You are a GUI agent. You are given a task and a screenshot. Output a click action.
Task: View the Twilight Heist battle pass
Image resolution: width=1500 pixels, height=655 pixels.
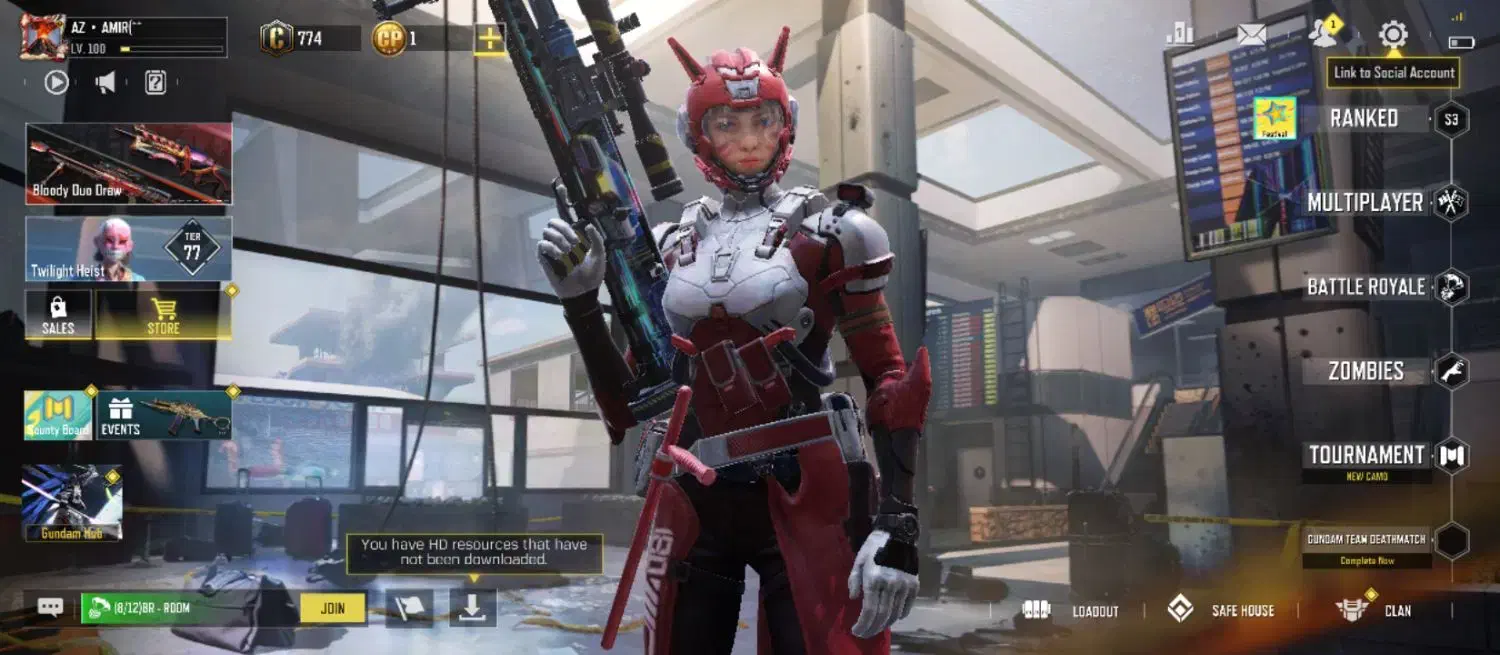129,249
